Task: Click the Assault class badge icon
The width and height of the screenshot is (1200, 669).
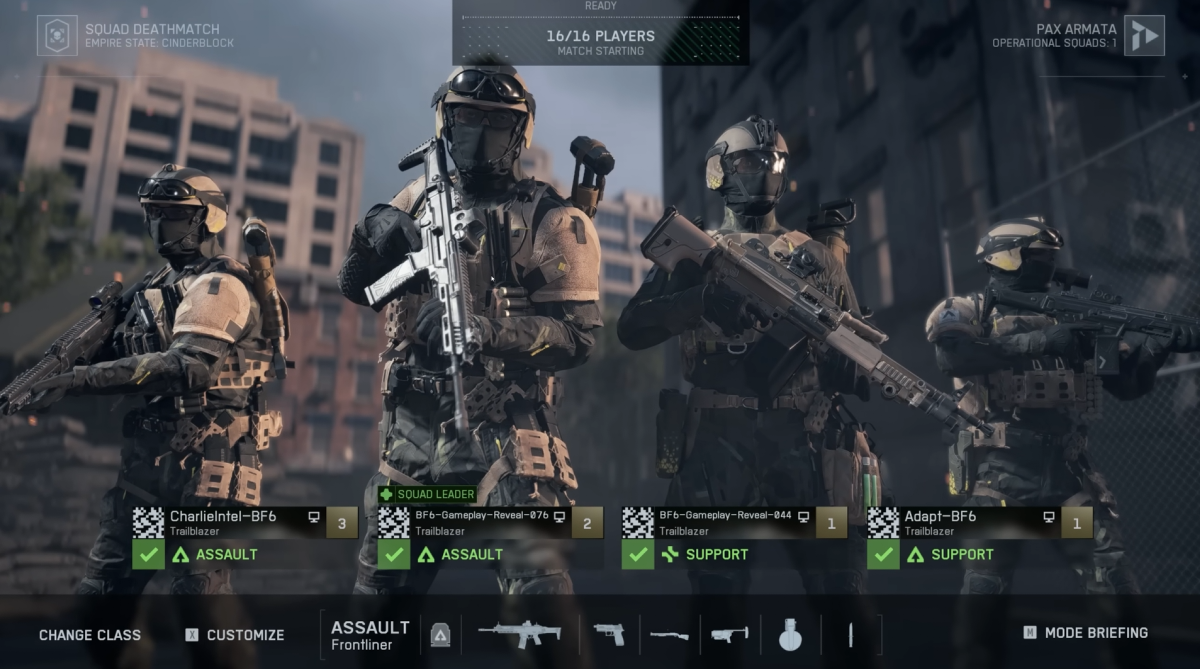Action: [x=440, y=635]
